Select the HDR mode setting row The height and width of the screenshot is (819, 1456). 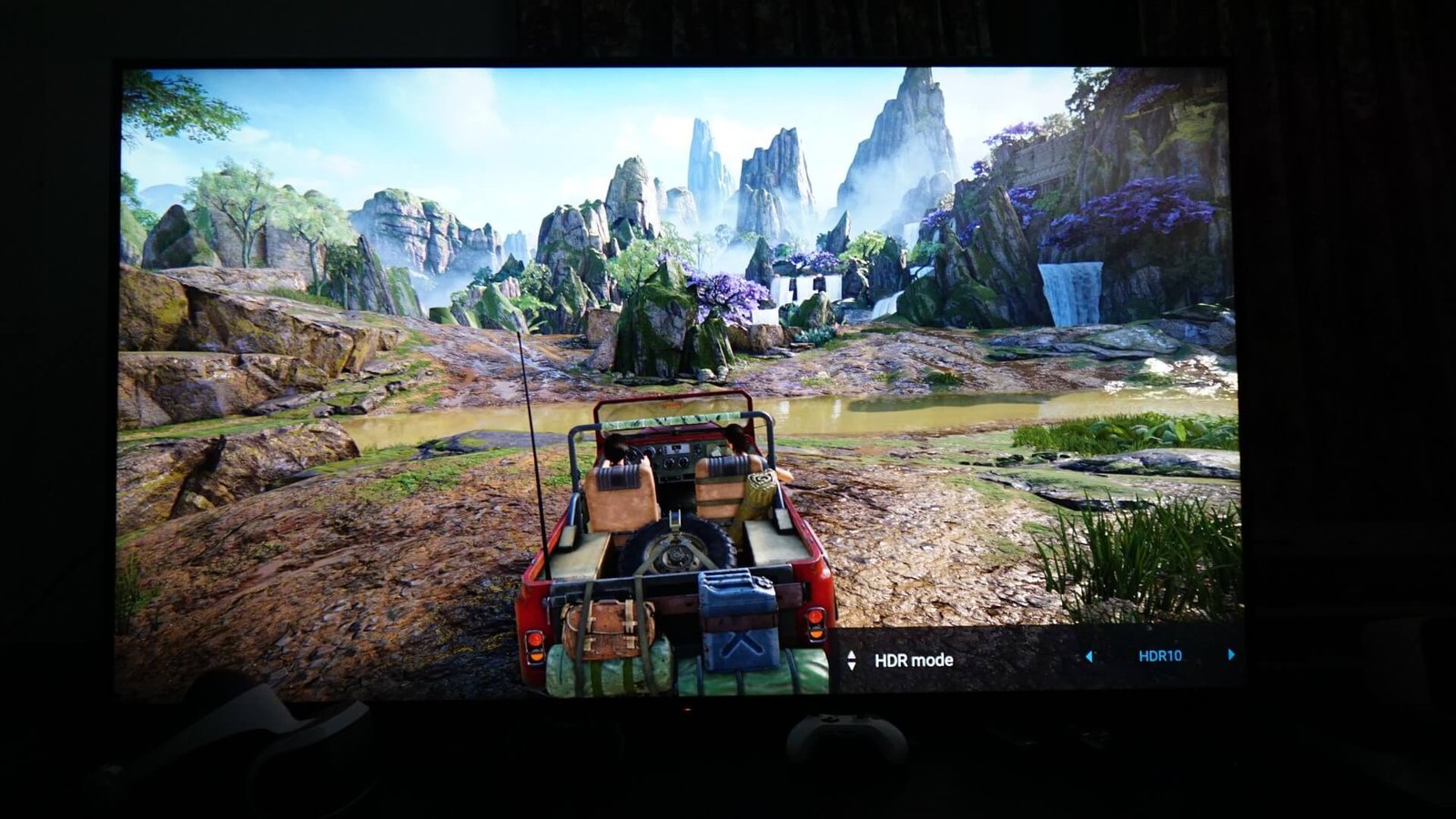(913, 660)
